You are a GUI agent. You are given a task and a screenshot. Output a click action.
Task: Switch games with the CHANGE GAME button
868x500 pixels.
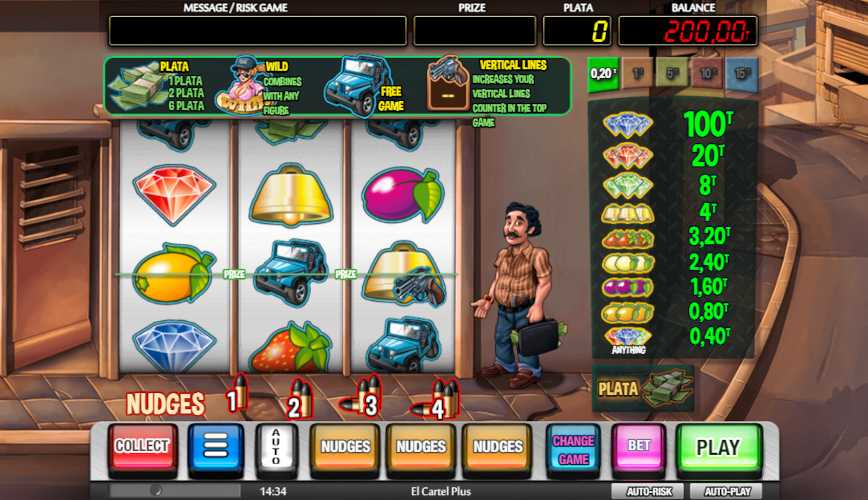coord(573,448)
